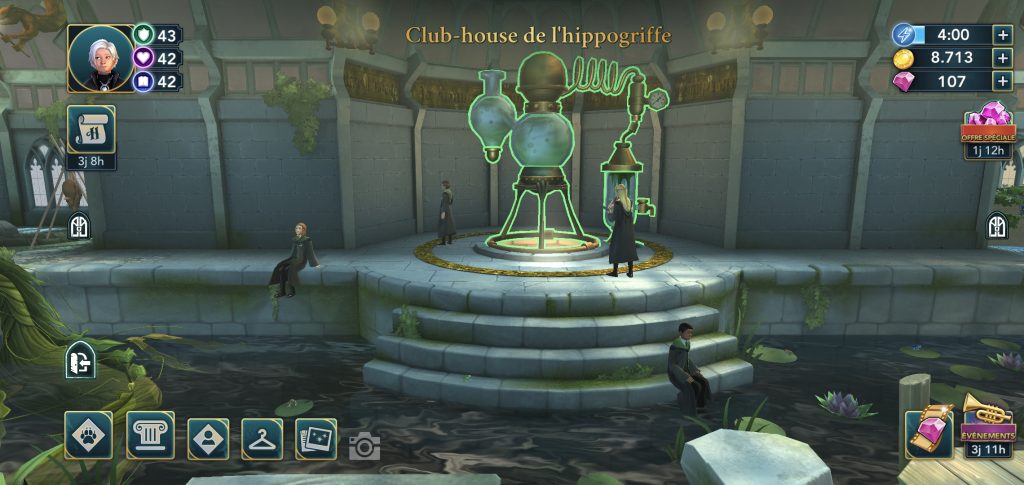
Task: Open the Événements trumpet button
Action: coord(988,418)
